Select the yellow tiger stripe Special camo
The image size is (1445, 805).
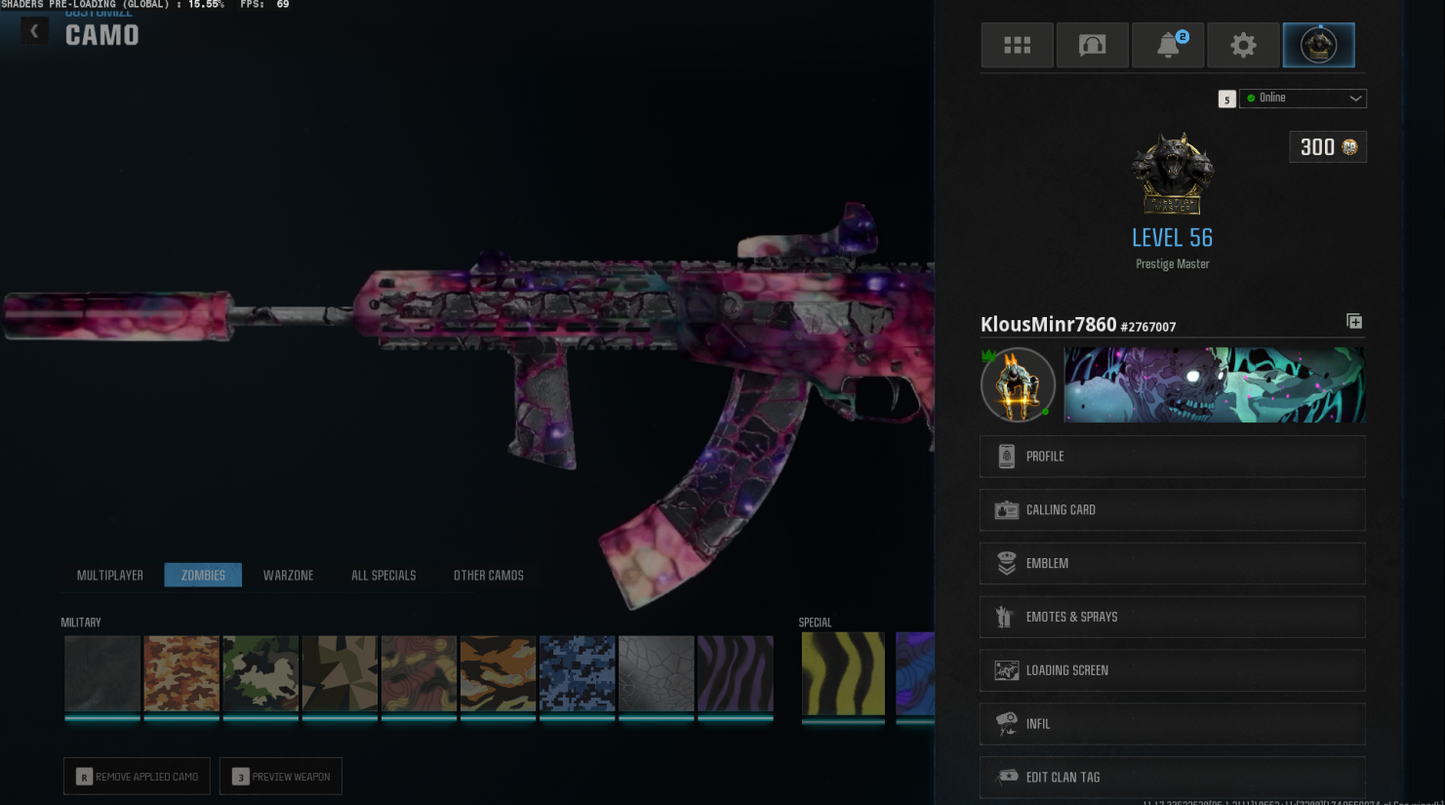[x=843, y=675]
